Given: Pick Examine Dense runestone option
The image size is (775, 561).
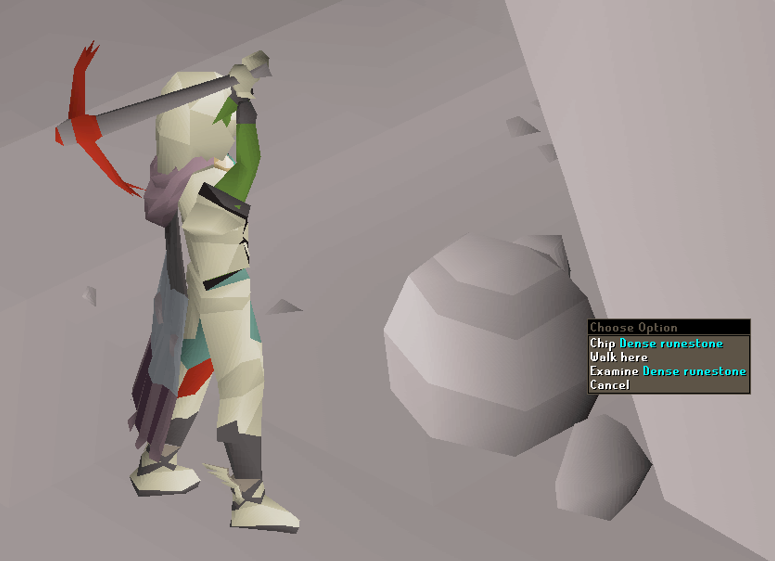Looking at the screenshot, I should [667, 371].
